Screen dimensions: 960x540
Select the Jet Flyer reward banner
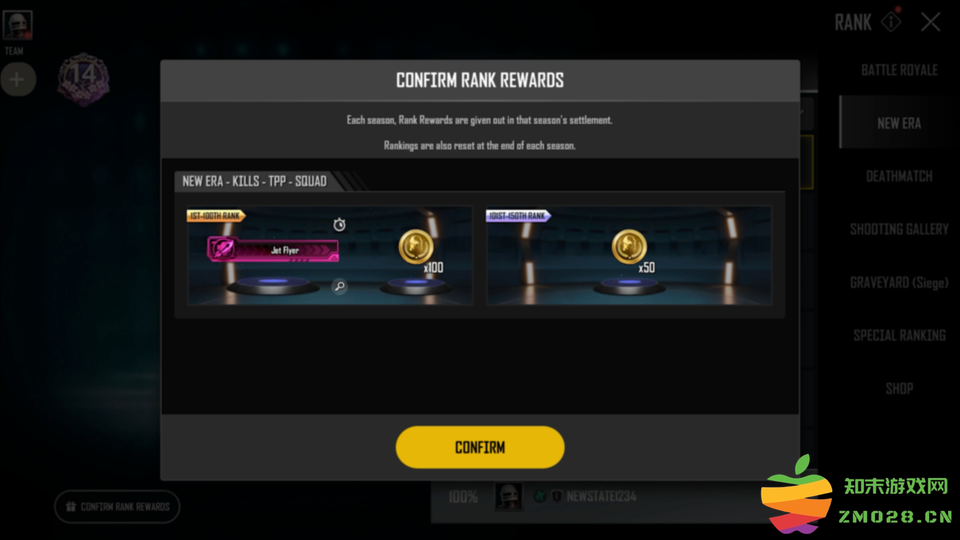coord(273,249)
